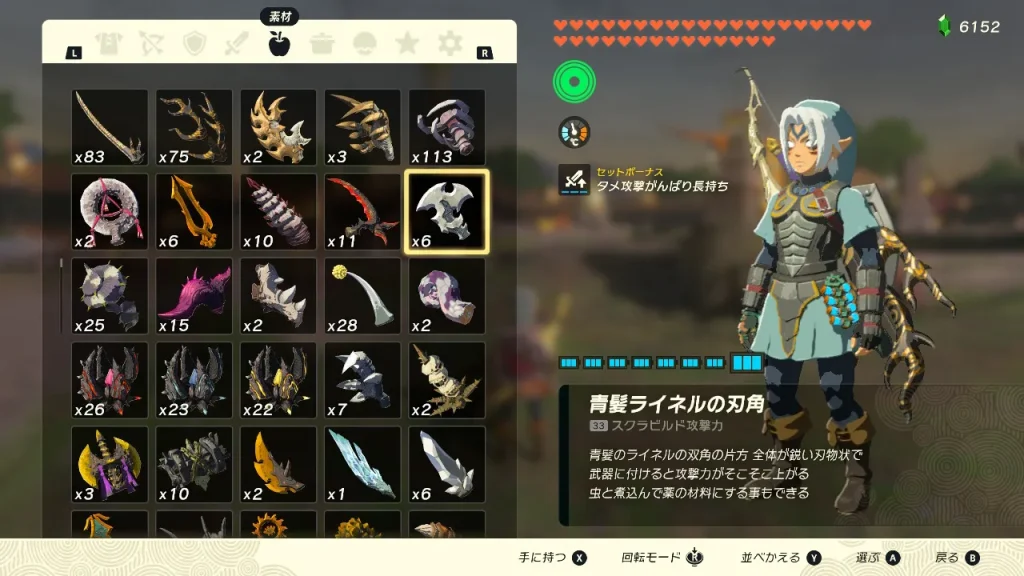Open the bow and arrow tab

coord(152,43)
